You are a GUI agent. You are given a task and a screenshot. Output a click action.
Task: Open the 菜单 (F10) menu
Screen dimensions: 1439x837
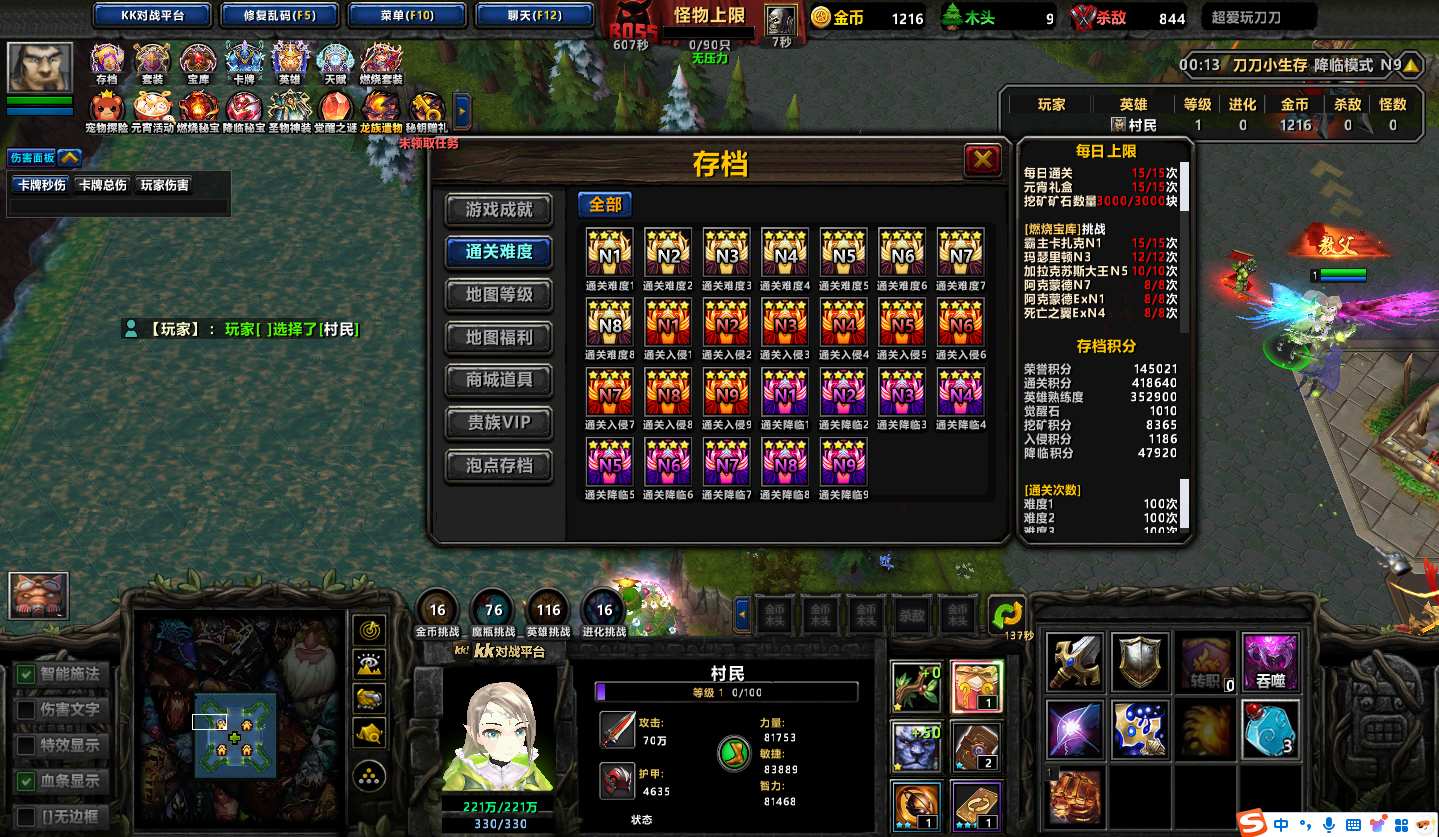(407, 16)
